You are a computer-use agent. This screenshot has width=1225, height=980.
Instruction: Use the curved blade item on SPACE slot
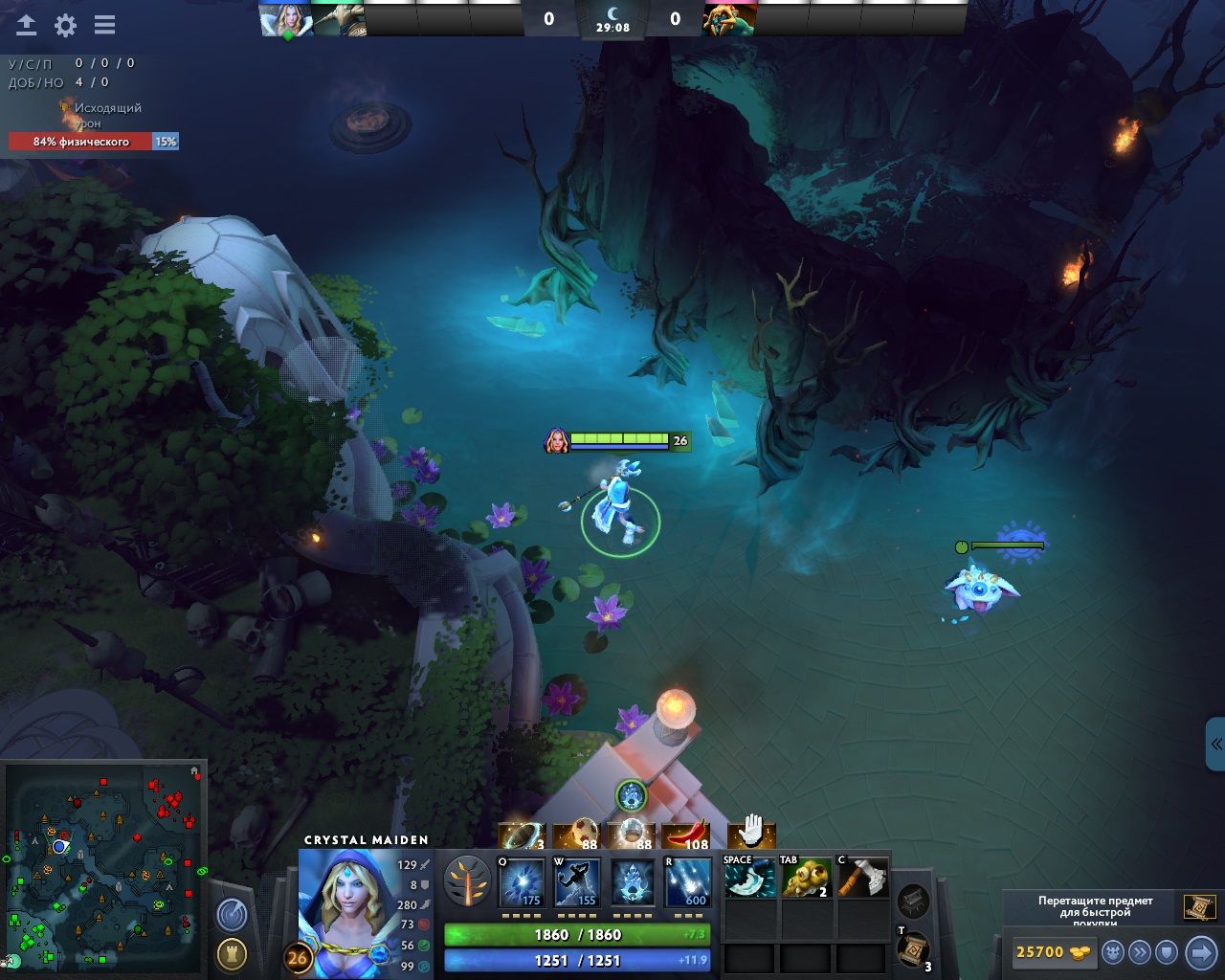click(750, 878)
